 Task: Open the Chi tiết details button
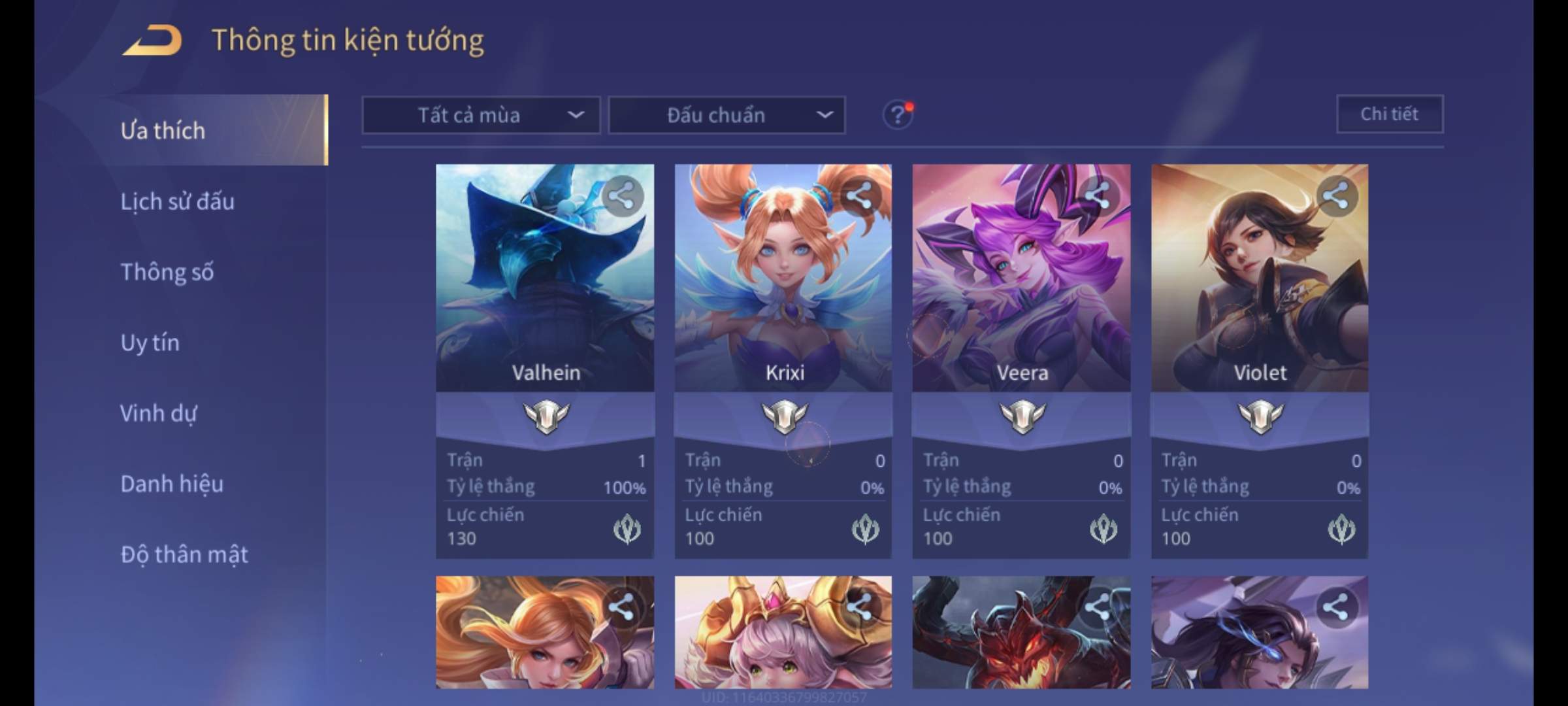tap(1389, 114)
